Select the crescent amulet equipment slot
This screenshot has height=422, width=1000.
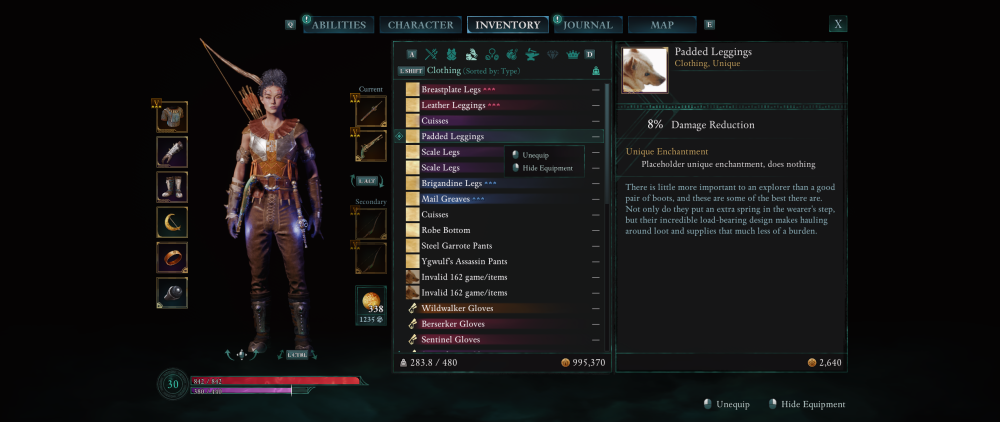[172, 222]
